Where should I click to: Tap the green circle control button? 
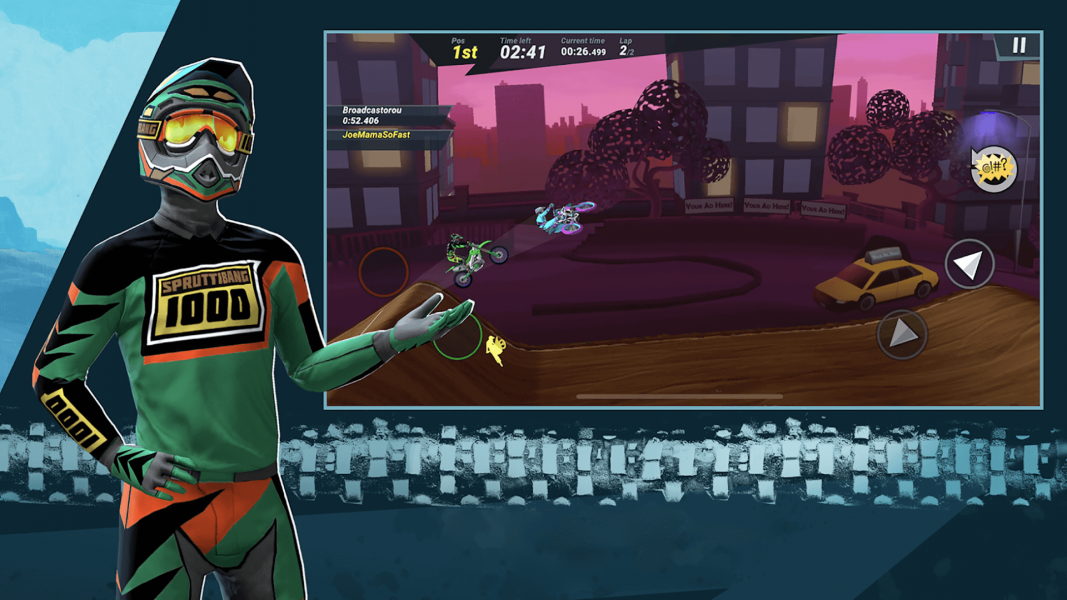click(458, 335)
